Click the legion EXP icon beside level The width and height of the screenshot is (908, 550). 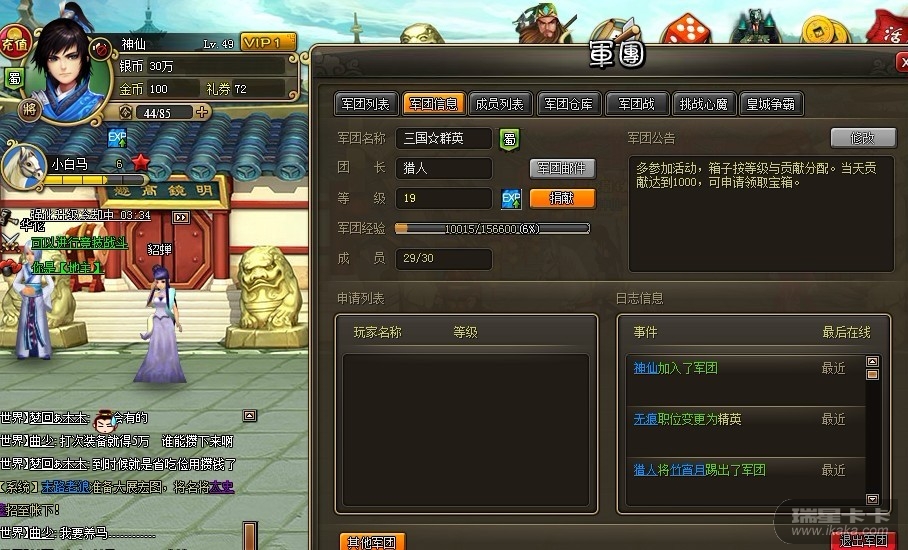pyautogui.click(x=512, y=198)
